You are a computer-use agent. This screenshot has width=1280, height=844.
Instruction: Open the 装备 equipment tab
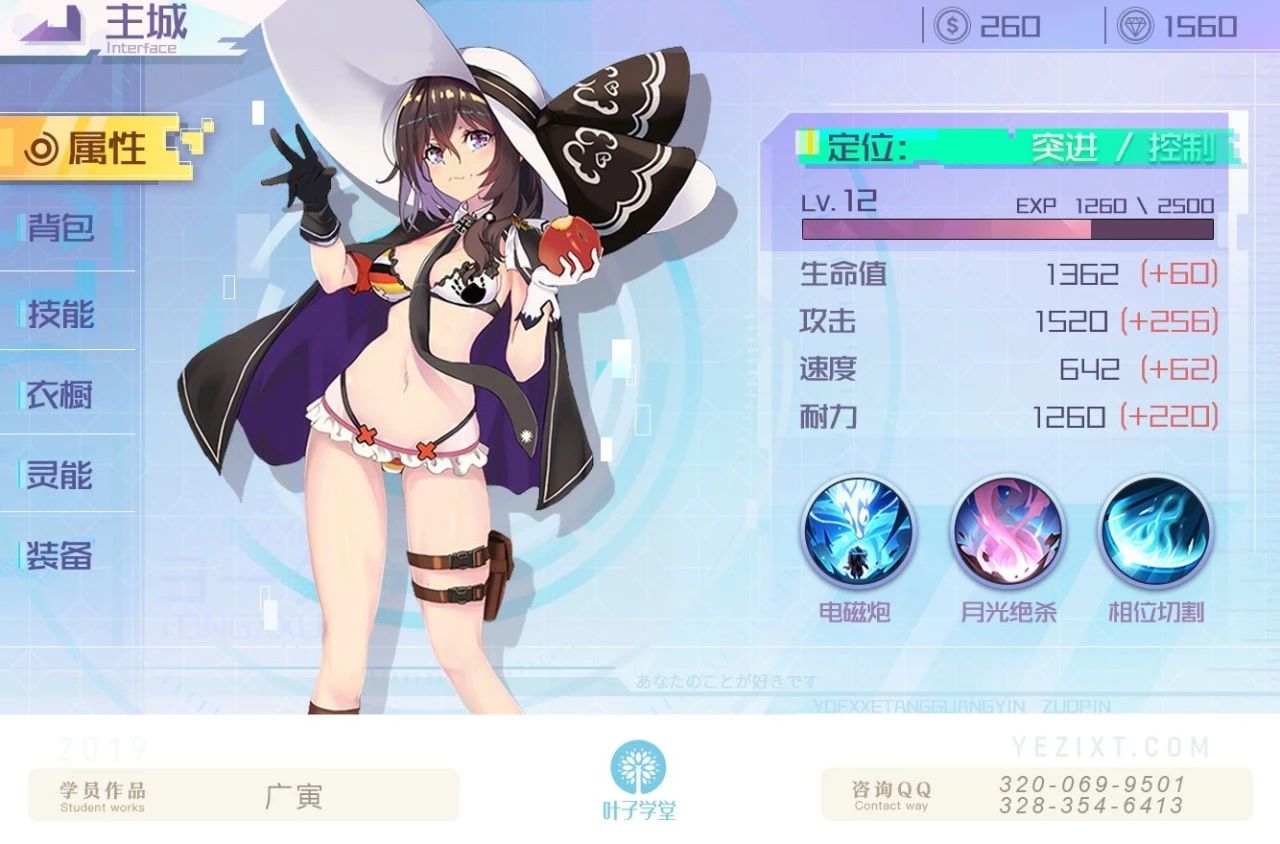tap(60, 556)
